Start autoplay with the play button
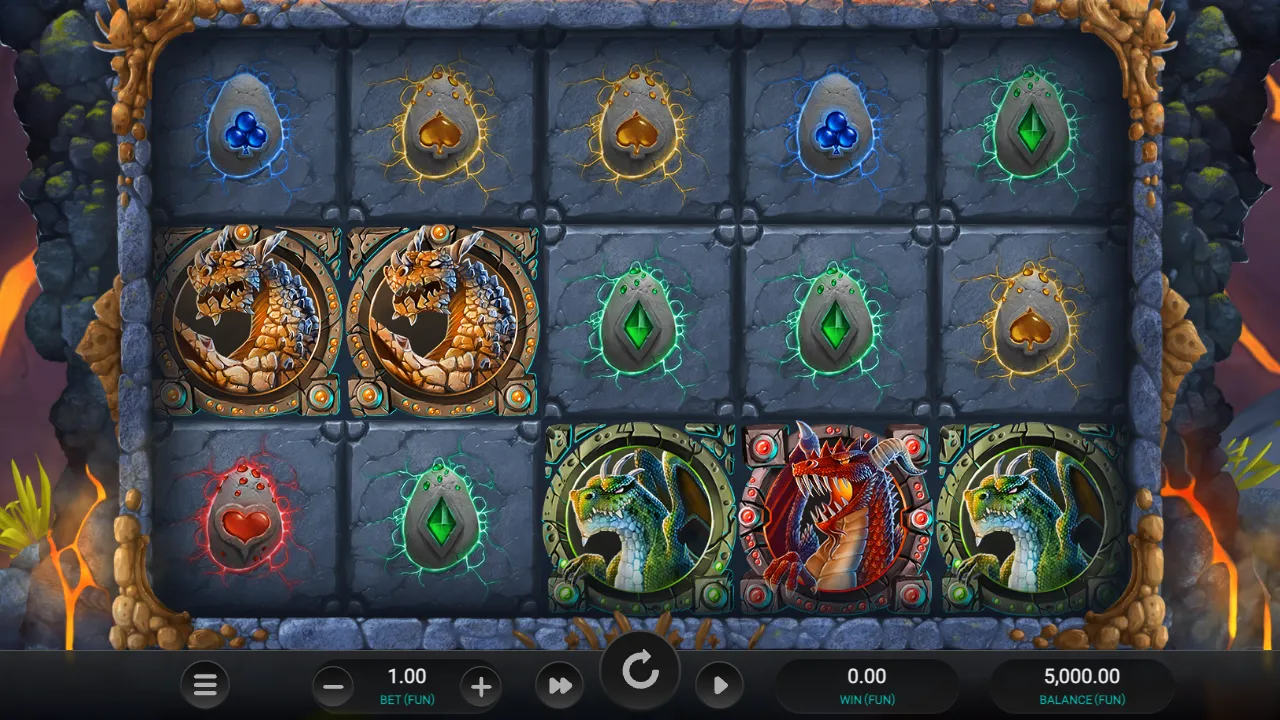Image resolution: width=1280 pixels, height=720 pixels. point(720,686)
